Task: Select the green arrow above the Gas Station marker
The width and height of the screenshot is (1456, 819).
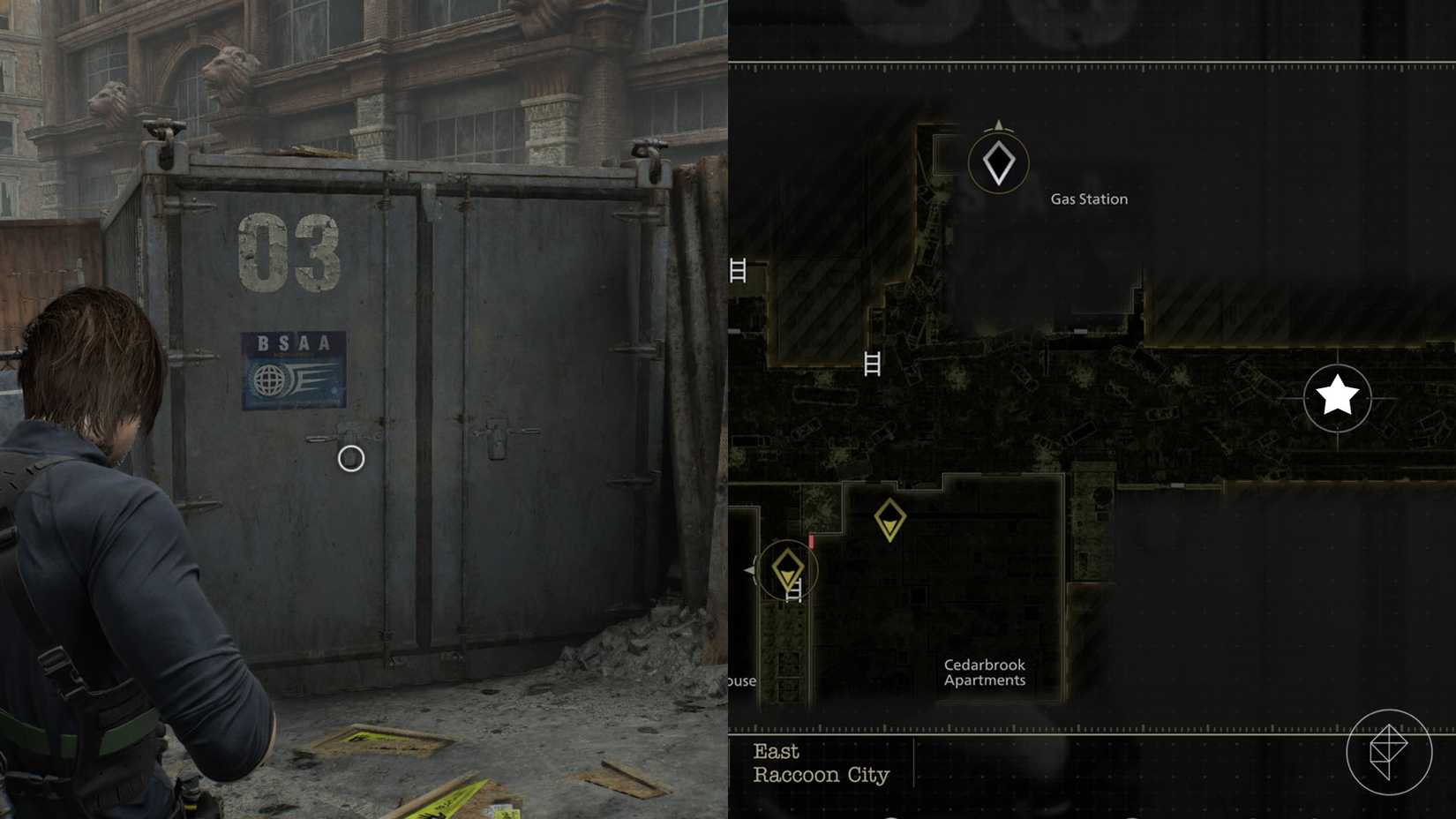Action: click(x=998, y=124)
